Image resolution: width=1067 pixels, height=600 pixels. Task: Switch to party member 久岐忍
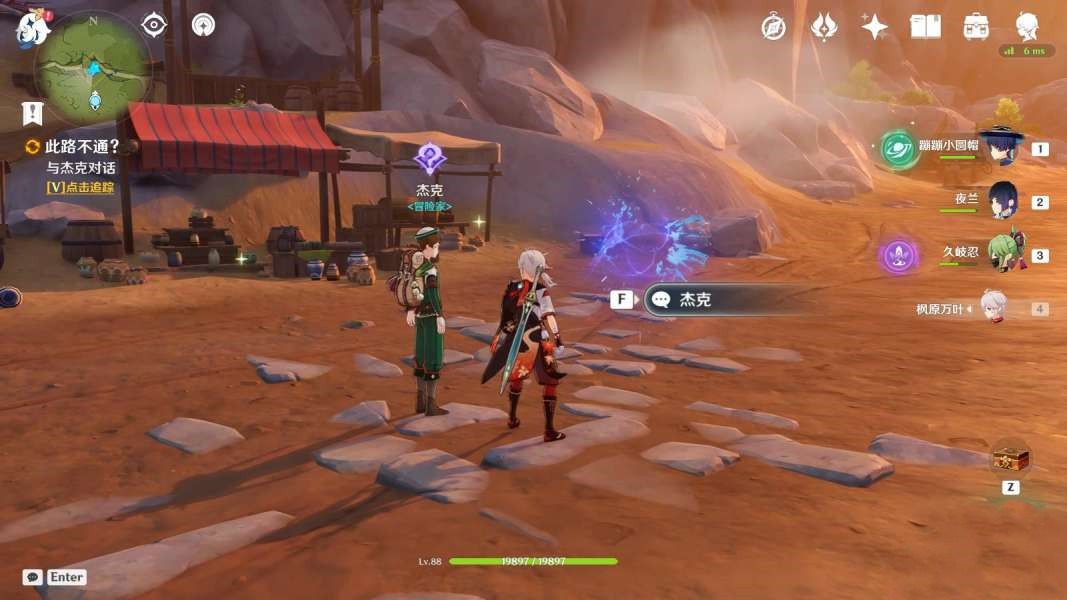point(1003,254)
